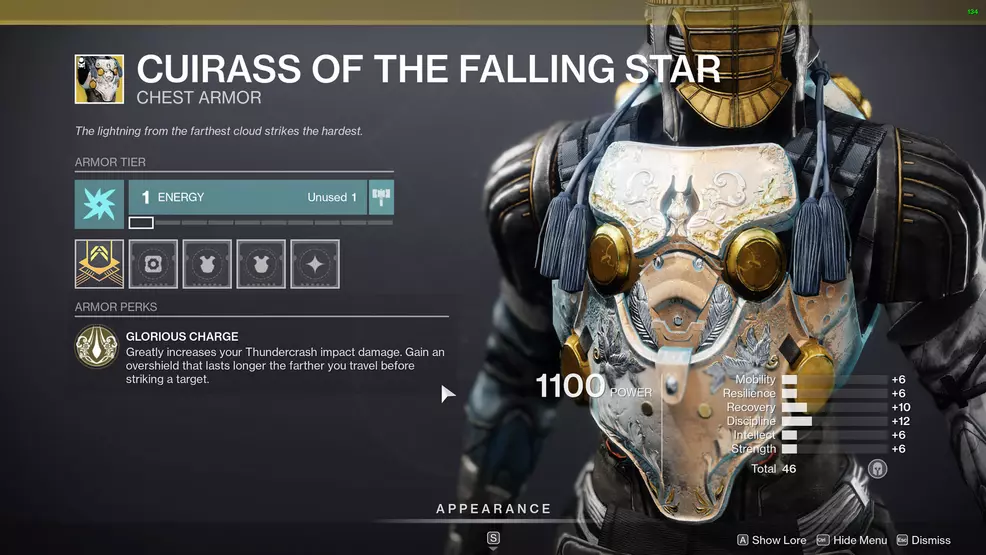Select the Arc energy type icon
The height and width of the screenshot is (555, 986).
point(99,204)
